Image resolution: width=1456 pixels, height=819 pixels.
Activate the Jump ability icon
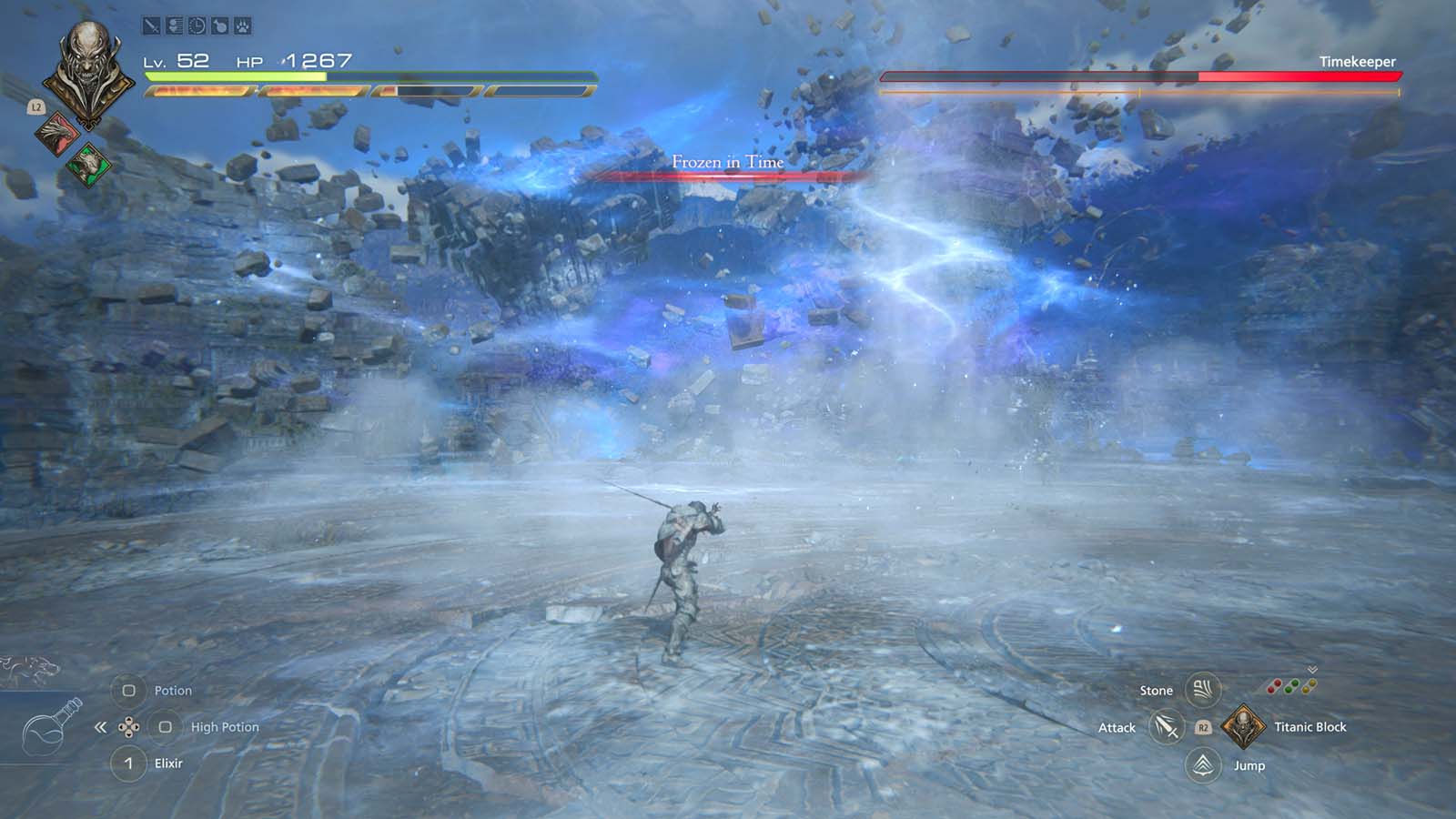1205,765
